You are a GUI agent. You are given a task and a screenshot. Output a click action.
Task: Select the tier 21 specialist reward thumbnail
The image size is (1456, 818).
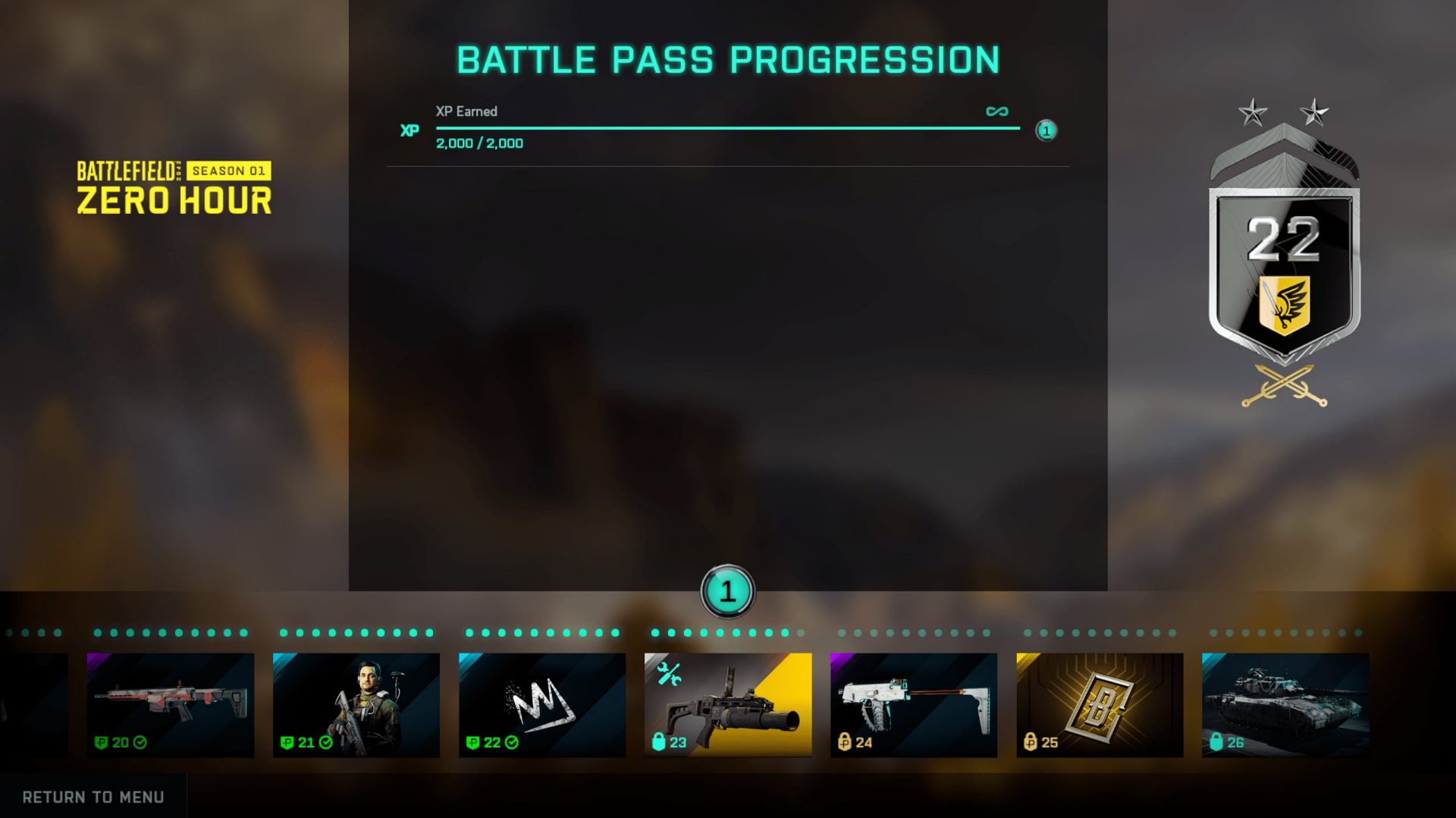point(356,701)
